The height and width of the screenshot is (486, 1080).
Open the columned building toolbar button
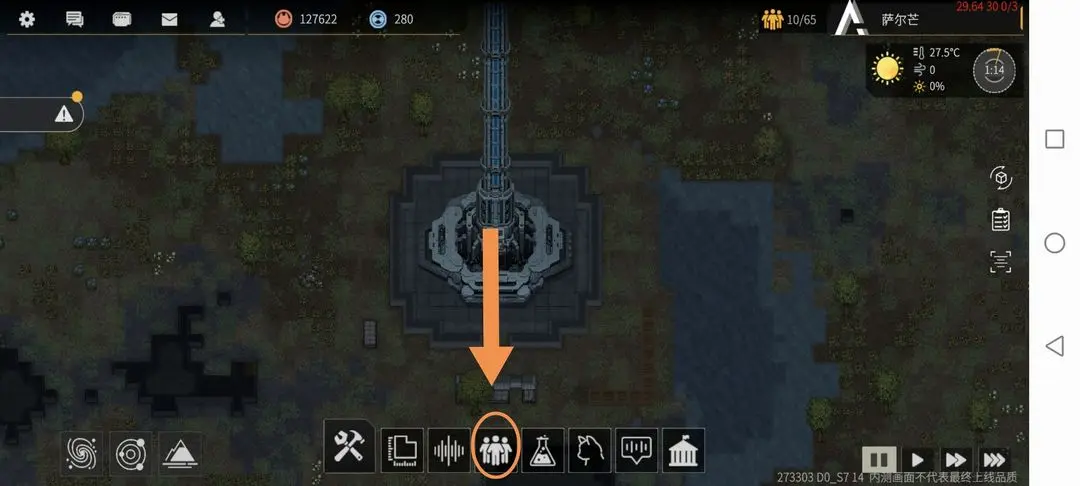[x=684, y=450]
